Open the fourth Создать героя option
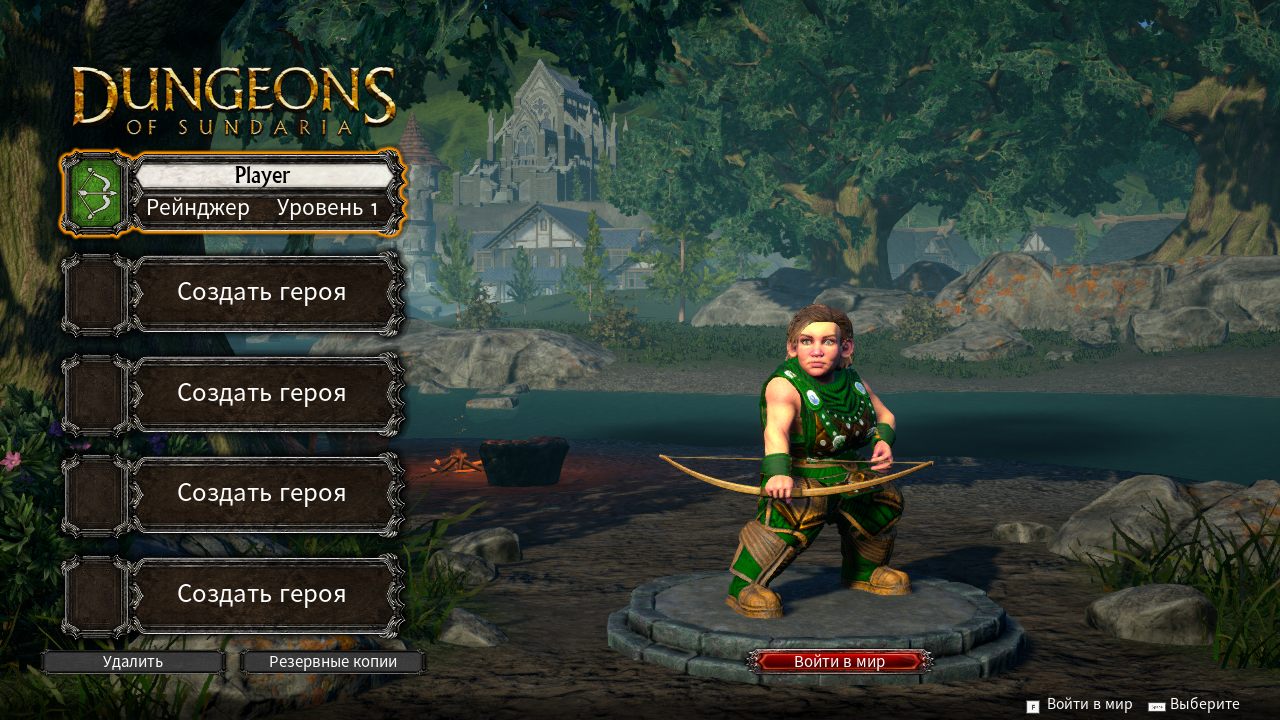The width and height of the screenshot is (1280, 720). pos(262,593)
